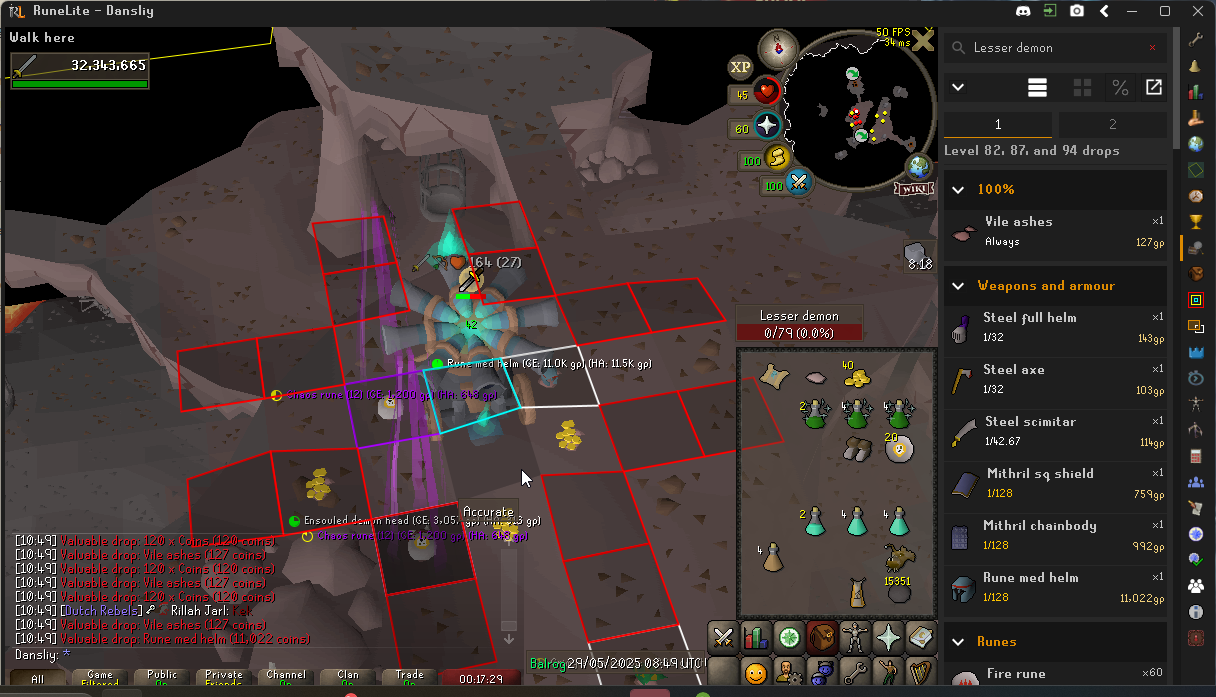This screenshot has height=697, width=1216.
Task: Clear the Lesser demon search field
Action: [1152, 47]
